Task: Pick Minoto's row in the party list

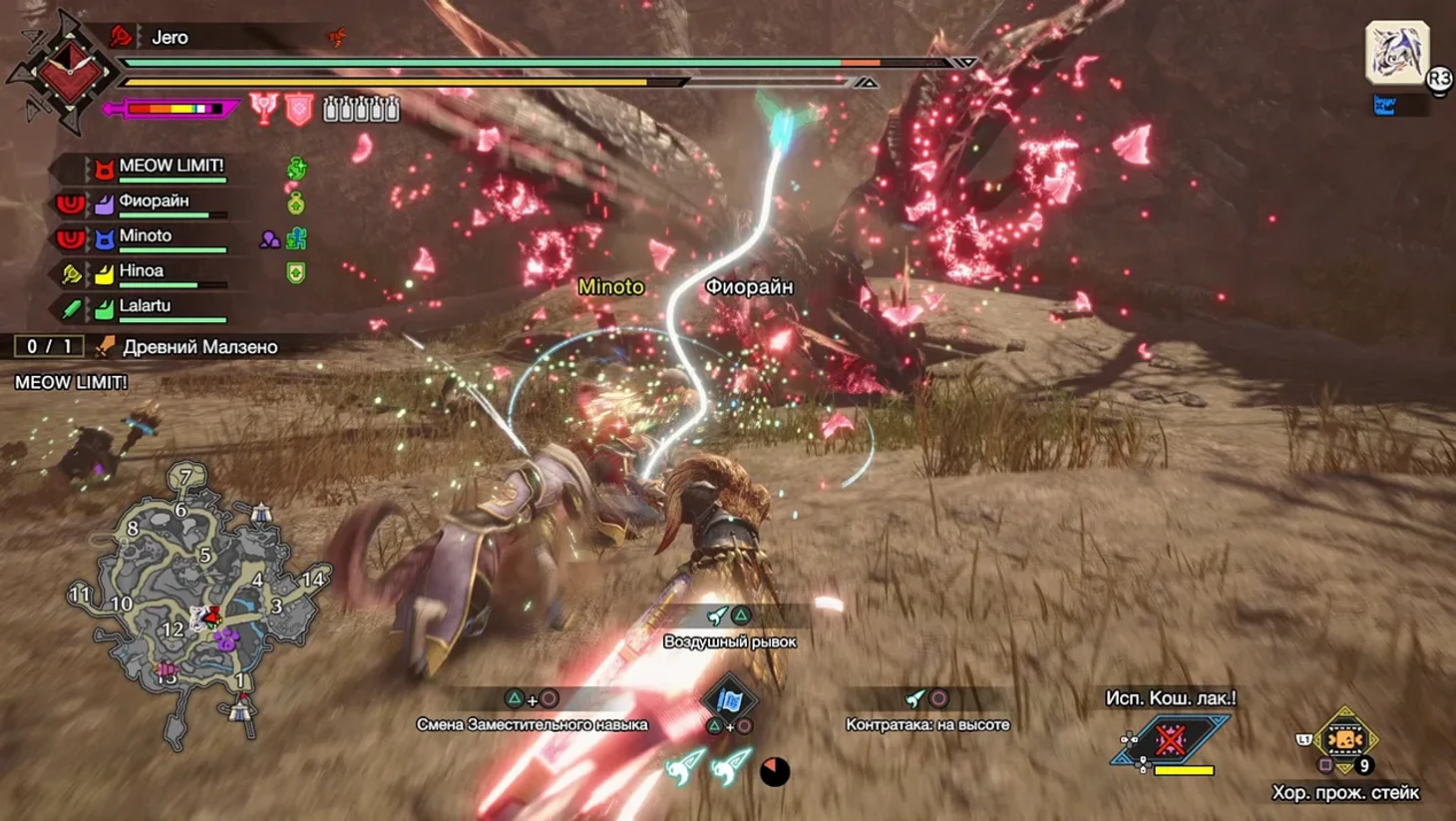Action: point(146,236)
